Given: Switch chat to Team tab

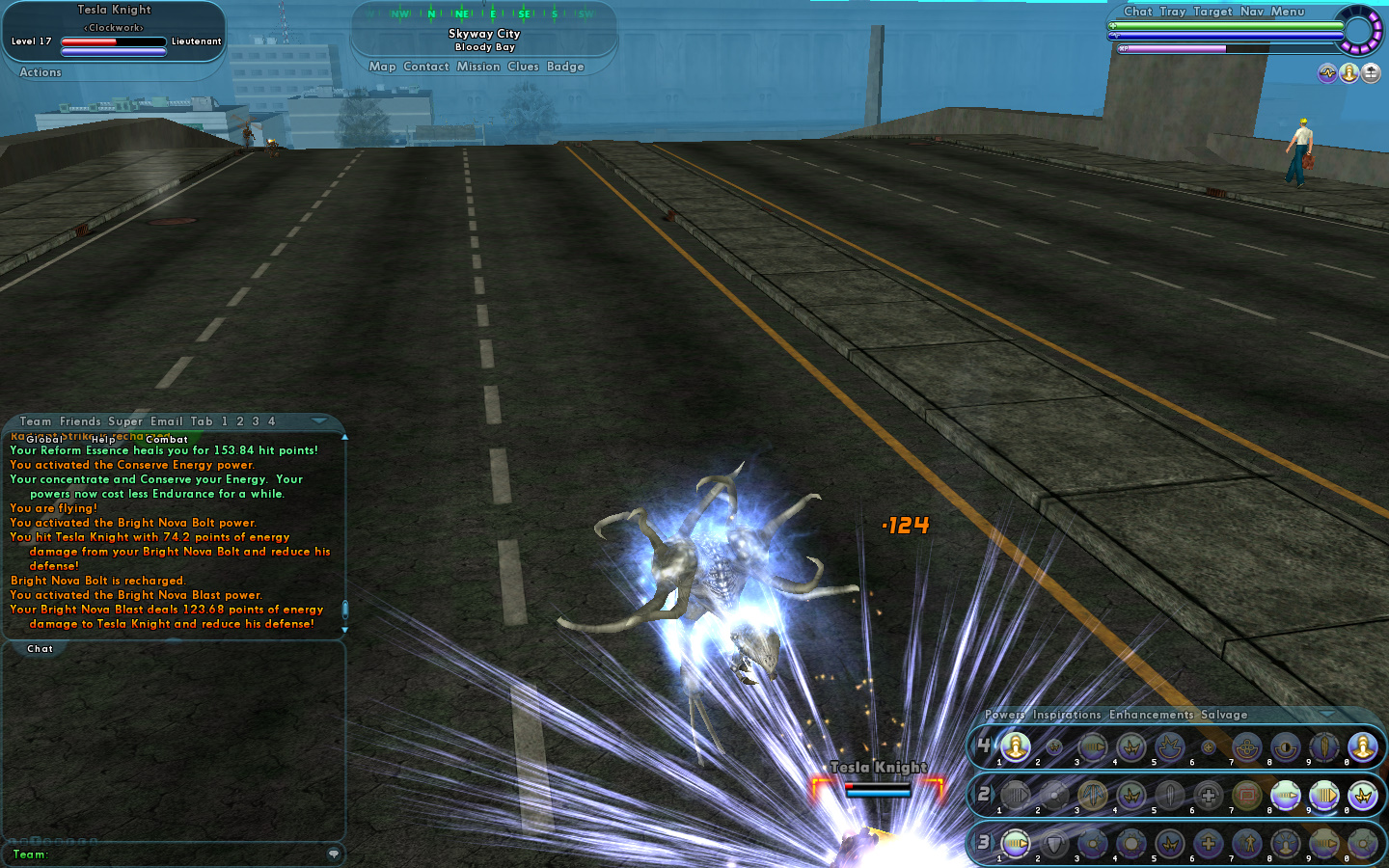Looking at the screenshot, I should (x=36, y=421).
